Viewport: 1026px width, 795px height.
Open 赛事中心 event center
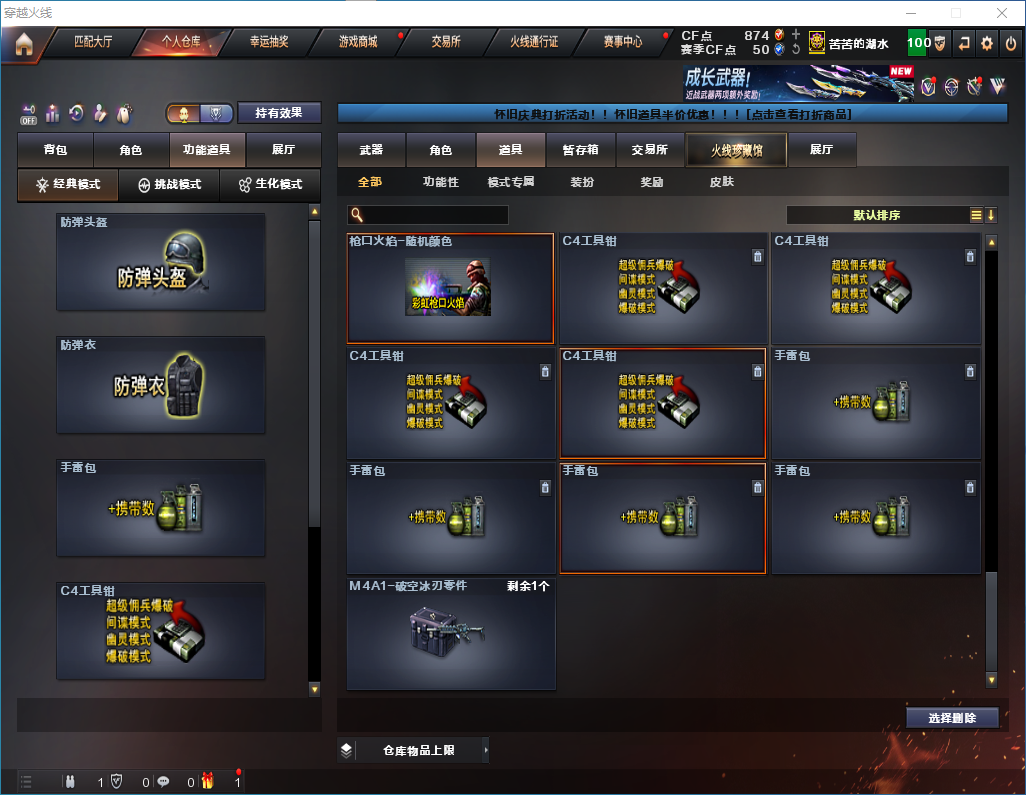623,43
